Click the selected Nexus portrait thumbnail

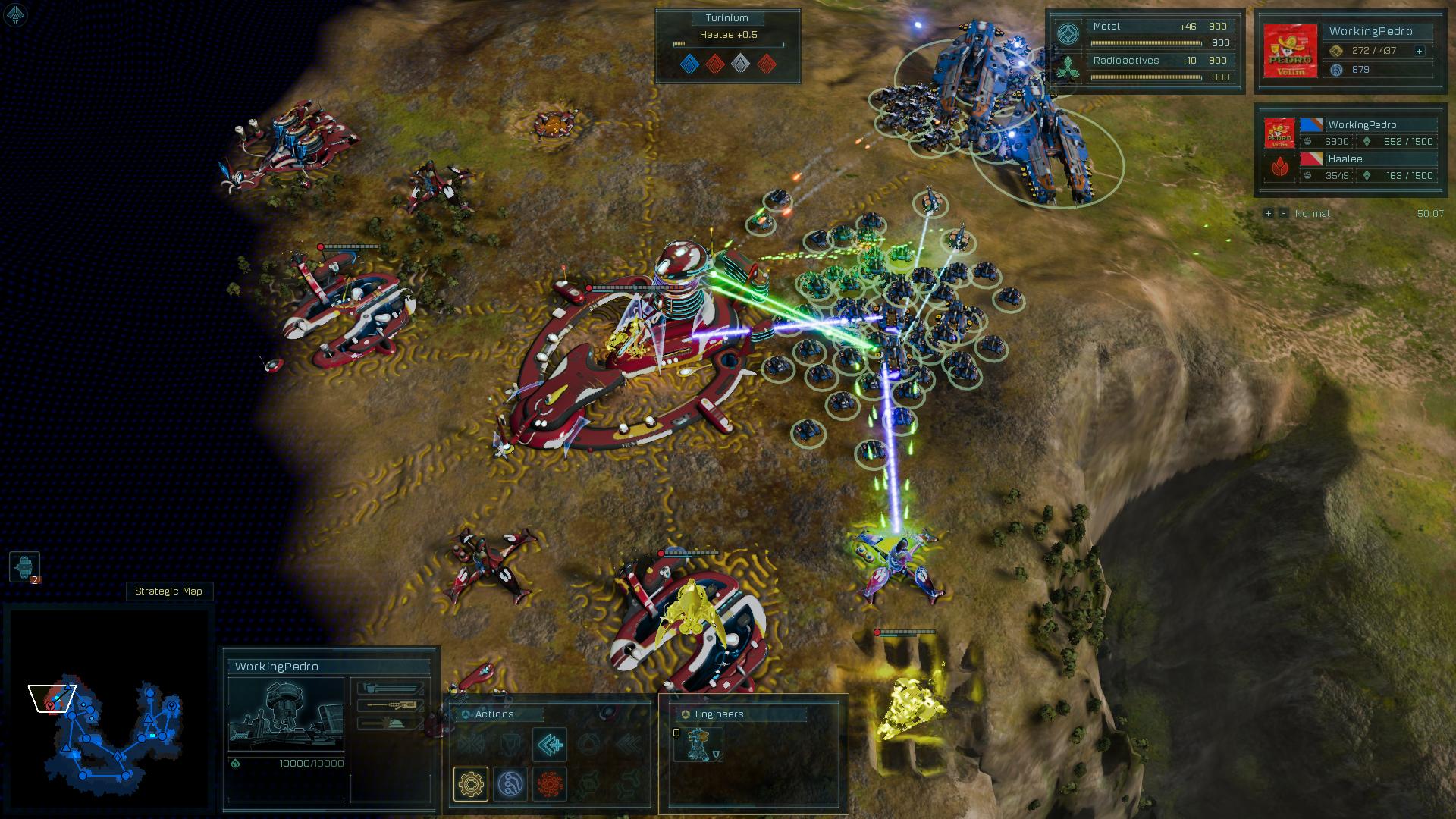[286, 716]
